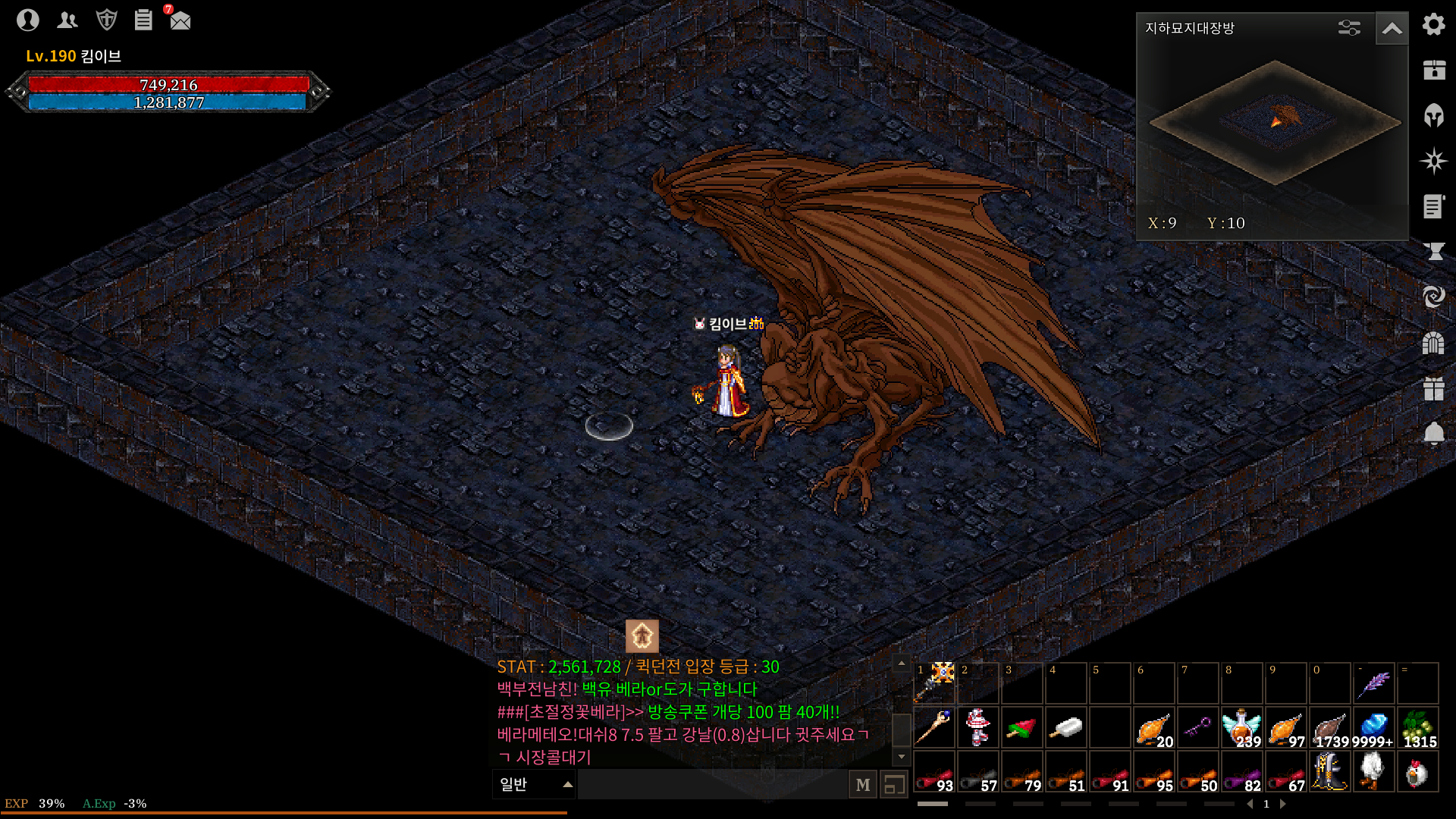Open the gift box rewards icon
Viewport: 1456px width, 819px height.
click(1433, 388)
